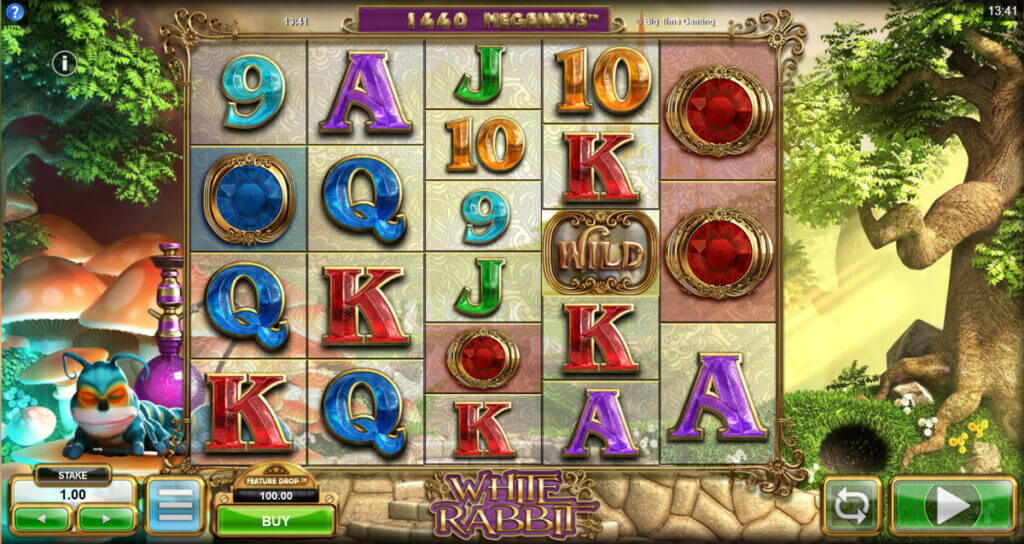The width and height of the screenshot is (1024, 544).
Task: Show game info via the i icon
Action: click(65, 64)
